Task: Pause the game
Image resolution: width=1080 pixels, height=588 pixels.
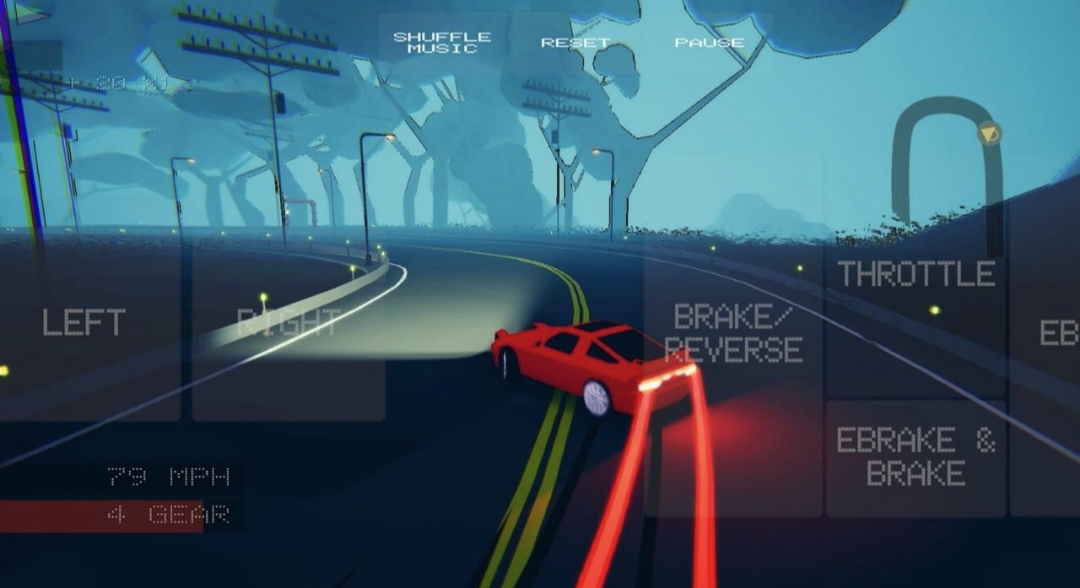Action: click(709, 43)
